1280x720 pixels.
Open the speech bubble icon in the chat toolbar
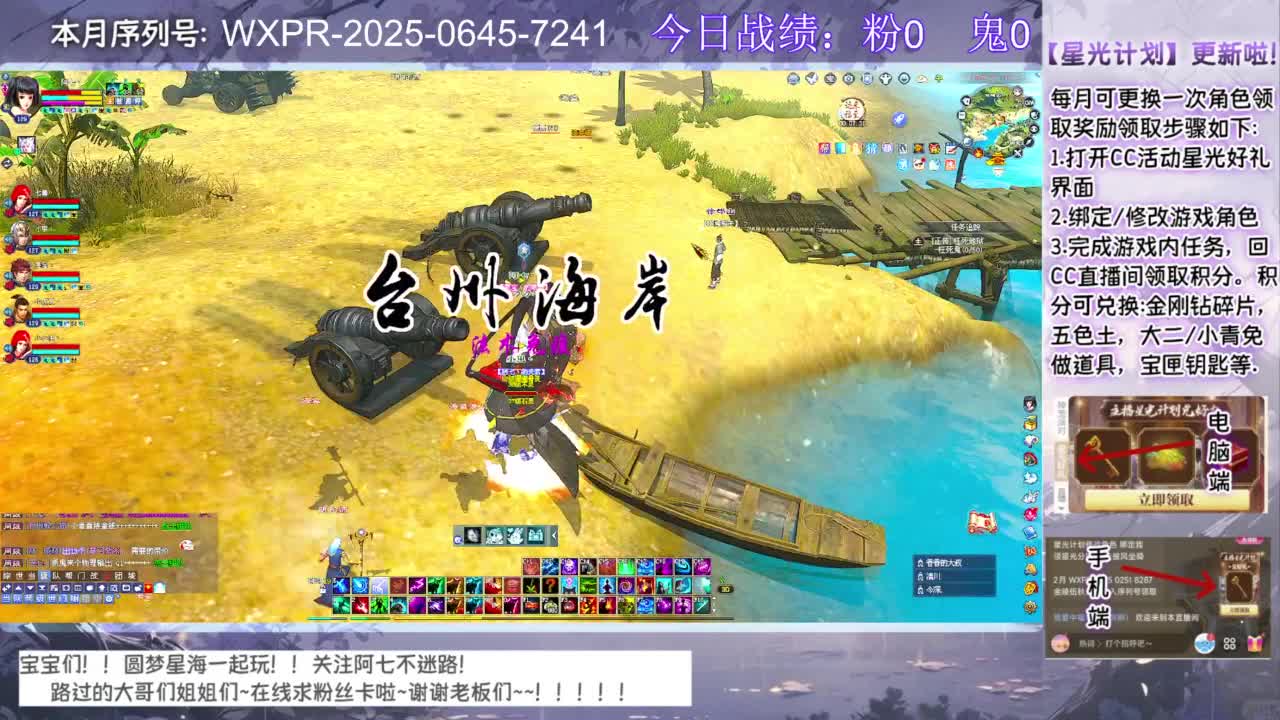point(89,588)
